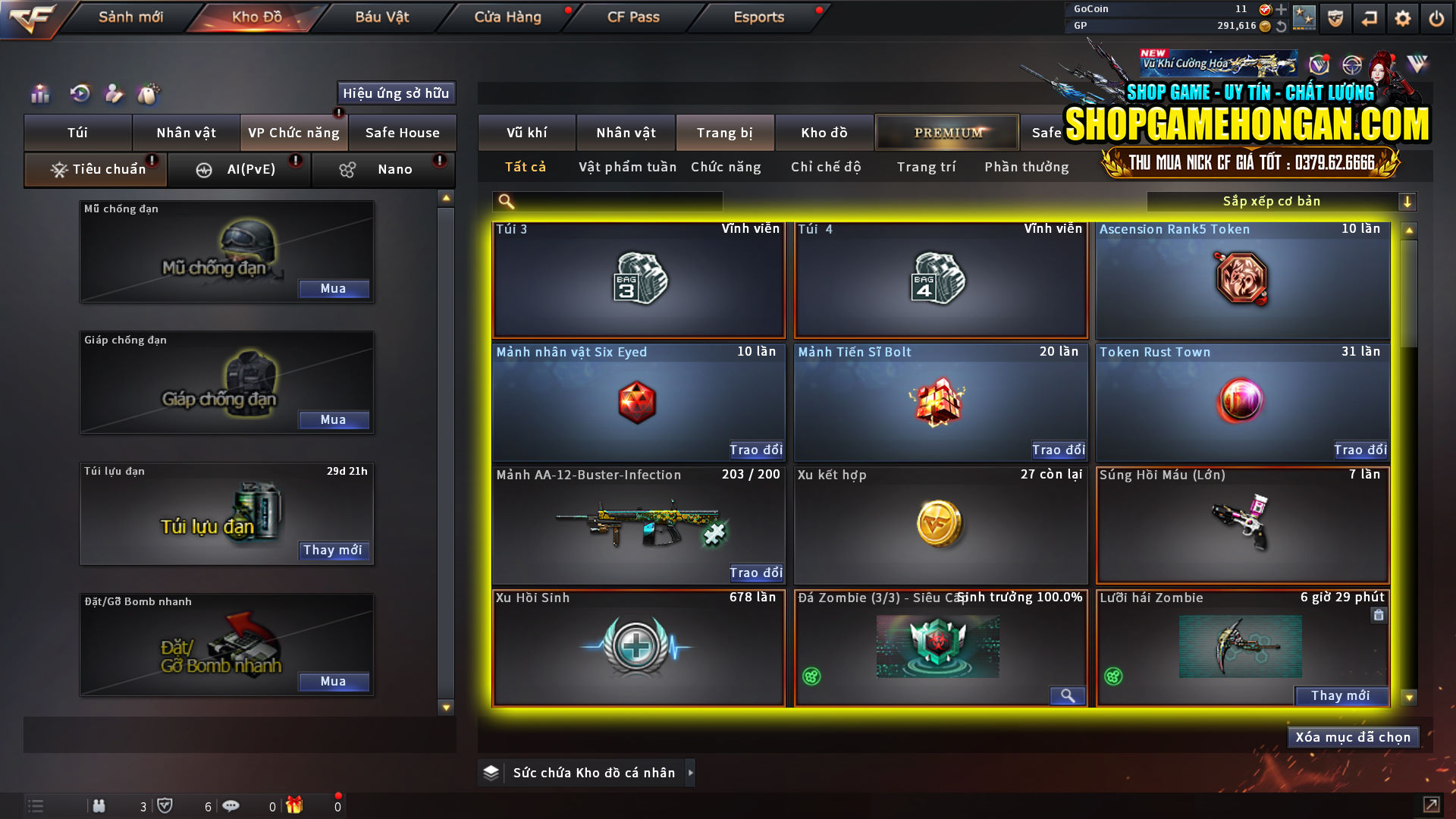Click Trao đổi on Token Rust Town
Image resolution: width=1456 pixels, height=819 pixels.
coord(1360,450)
